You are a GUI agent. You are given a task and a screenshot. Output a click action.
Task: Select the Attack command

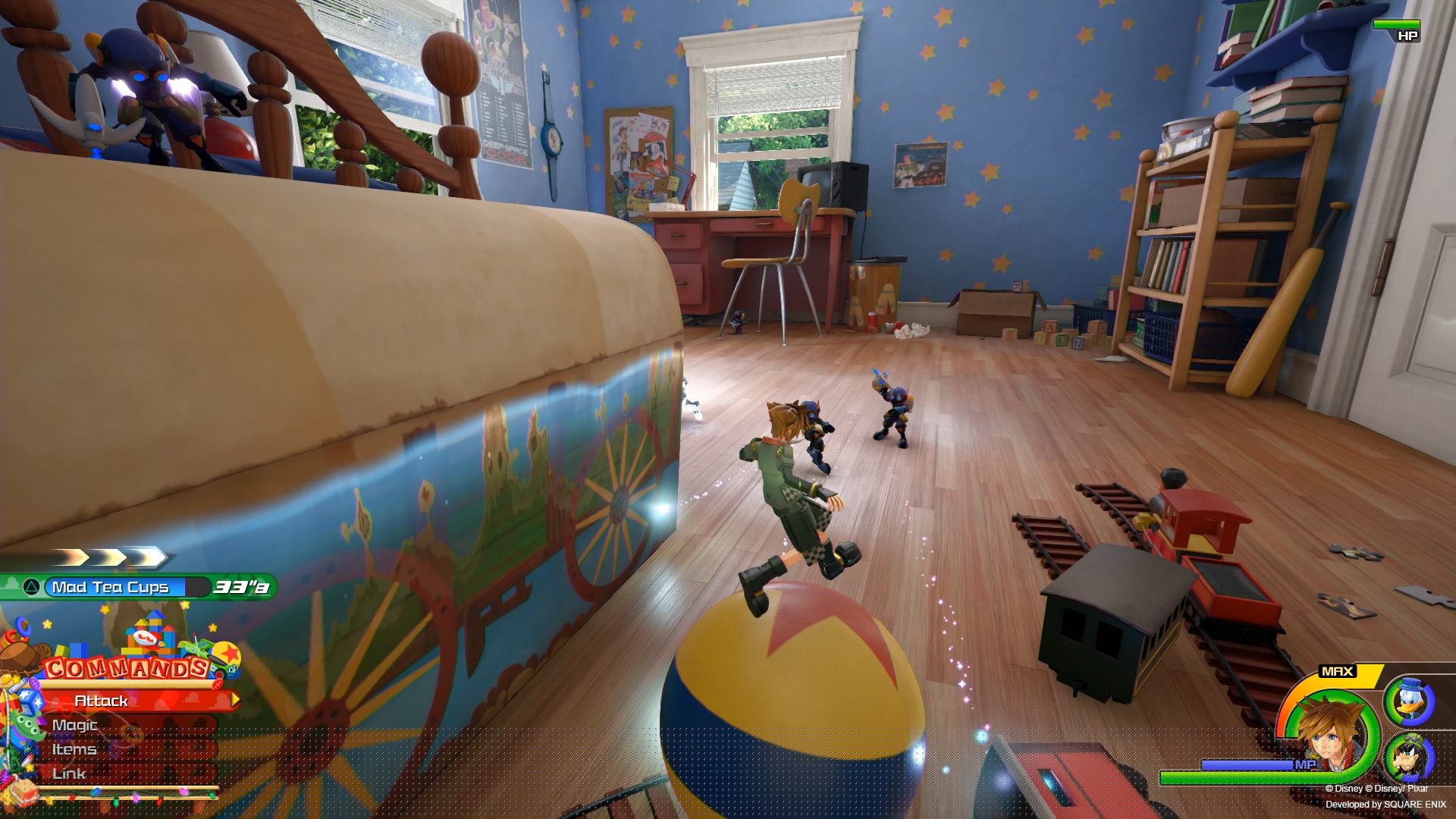click(x=101, y=700)
